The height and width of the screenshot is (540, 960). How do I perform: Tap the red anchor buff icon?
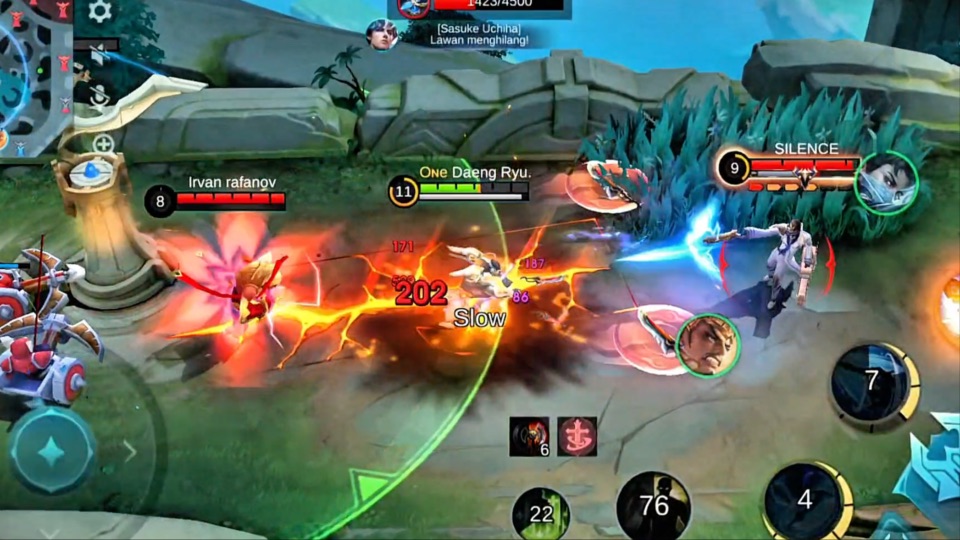pos(577,437)
